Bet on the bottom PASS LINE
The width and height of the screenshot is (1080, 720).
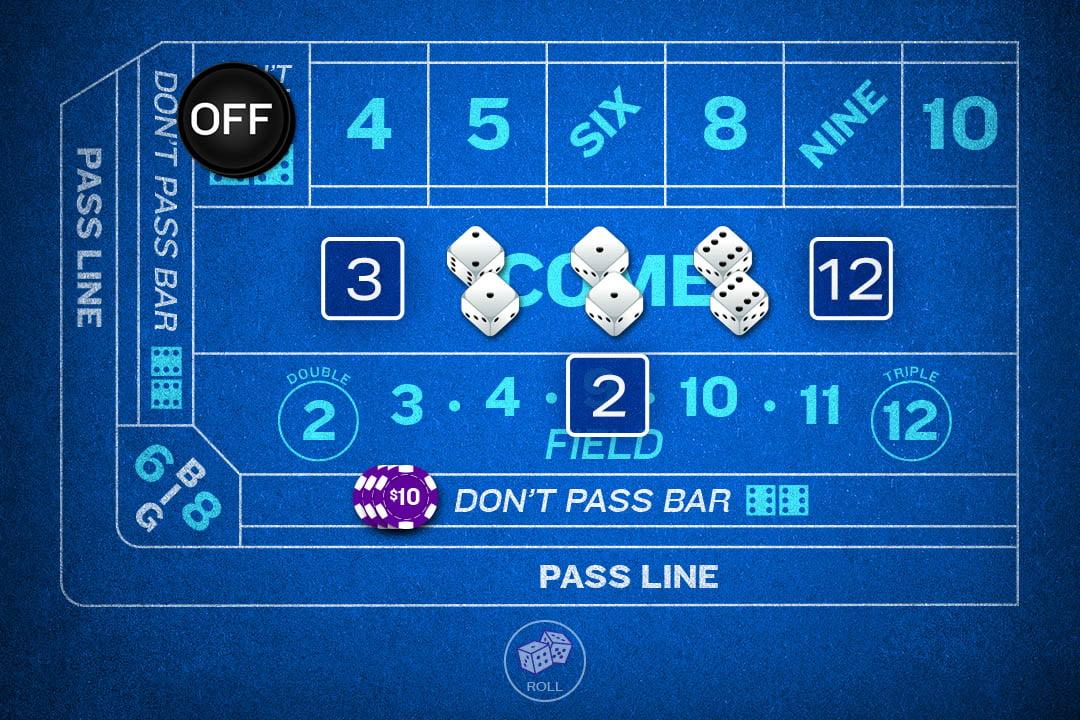(628, 576)
